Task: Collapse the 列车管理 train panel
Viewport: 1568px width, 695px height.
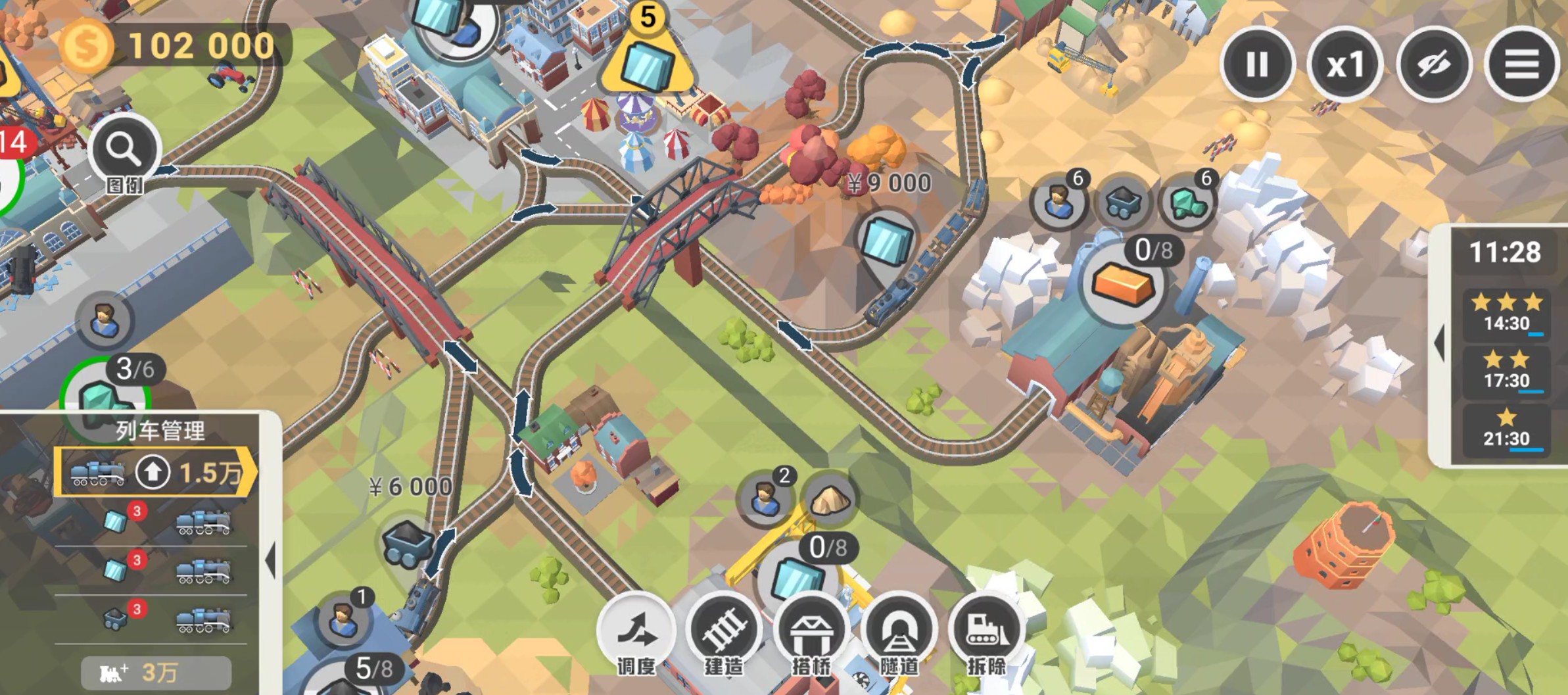Action: [x=270, y=560]
